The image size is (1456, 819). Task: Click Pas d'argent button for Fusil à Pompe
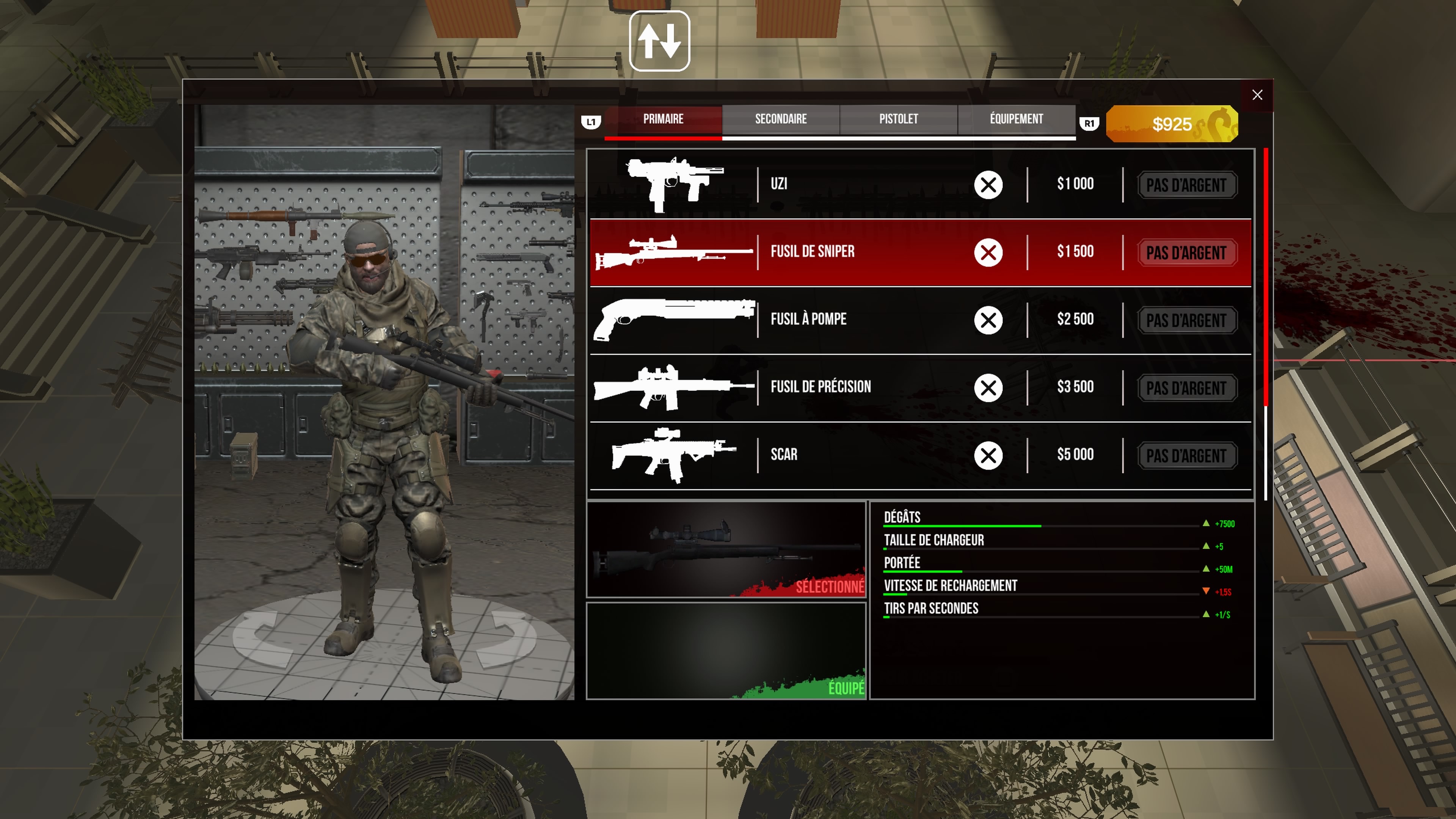click(x=1186, y=321)
